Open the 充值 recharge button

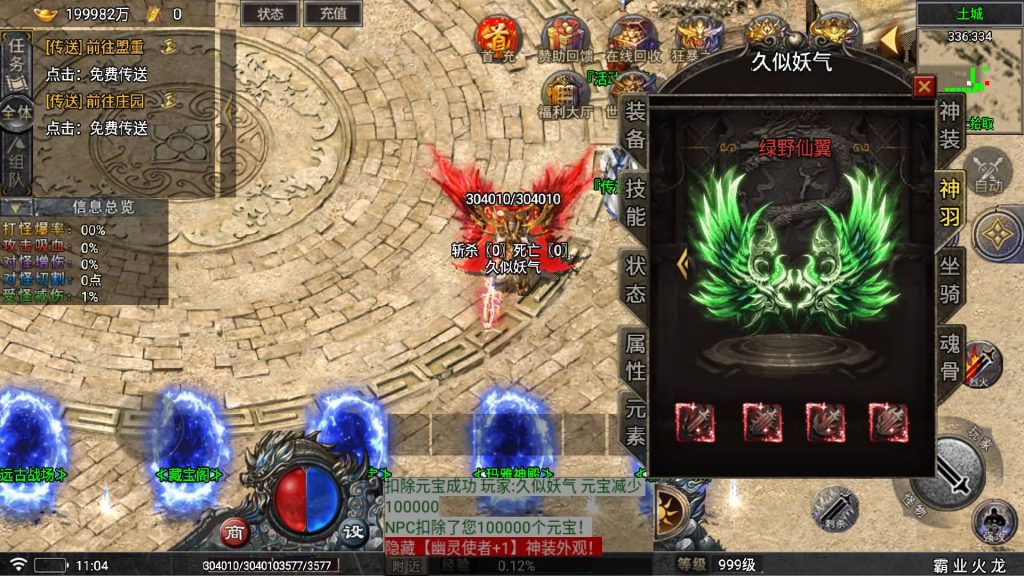[333, 13]
